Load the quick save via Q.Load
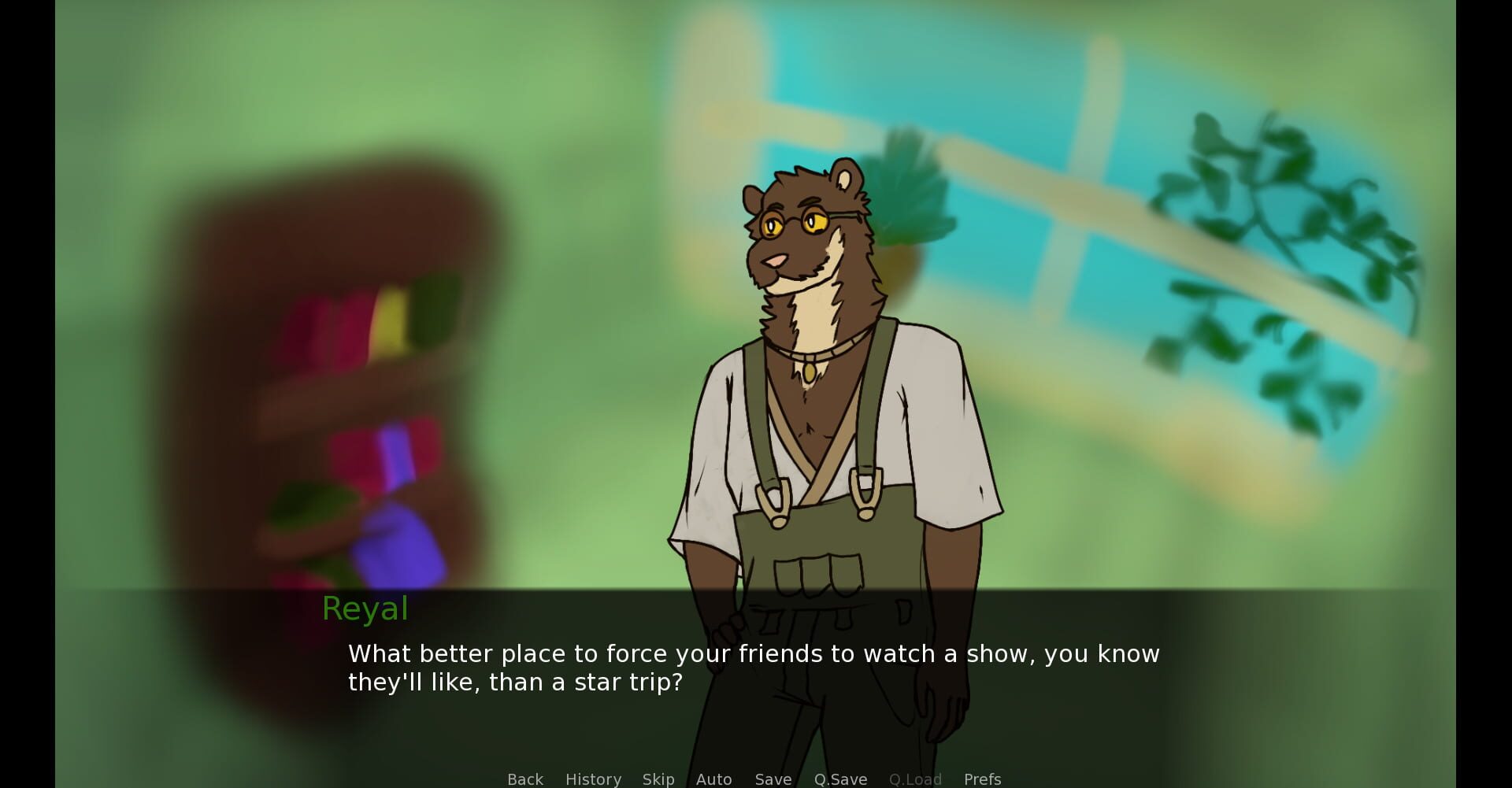Screen dimensions: 1512x788 pyautogui.click(x=916, y=779)
